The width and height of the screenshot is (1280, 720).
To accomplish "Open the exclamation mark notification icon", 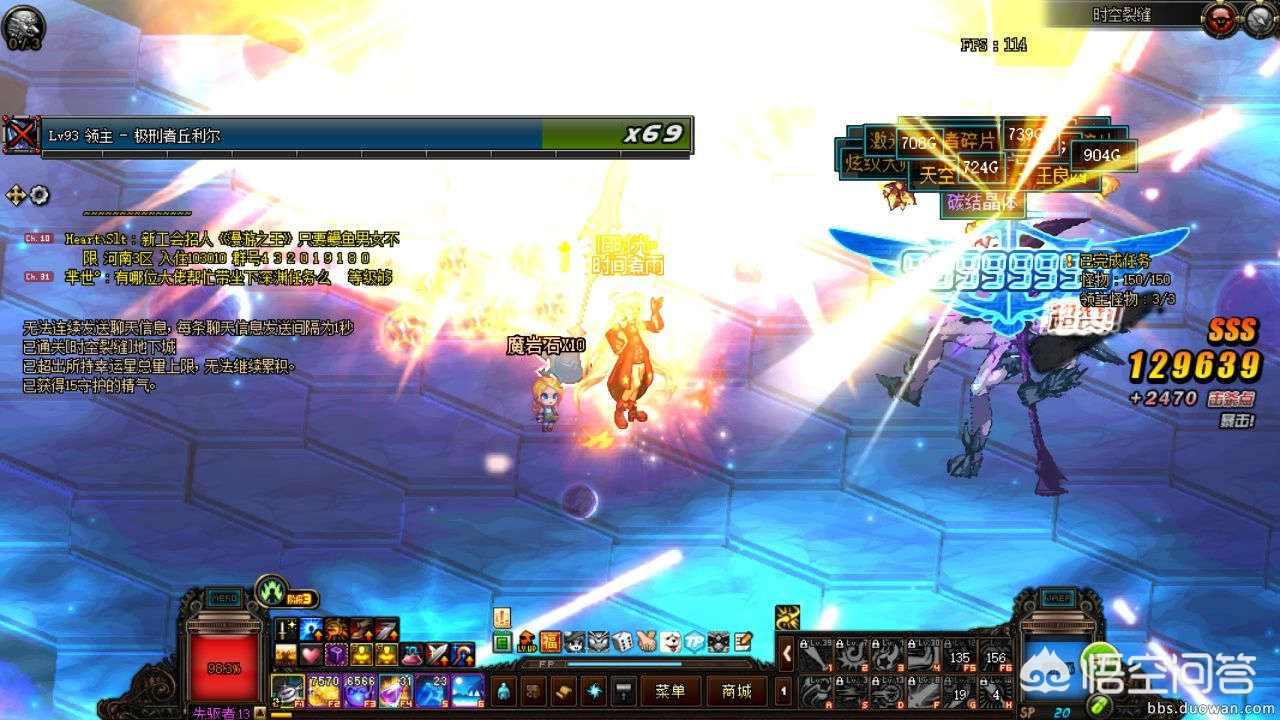I will 502,618.
